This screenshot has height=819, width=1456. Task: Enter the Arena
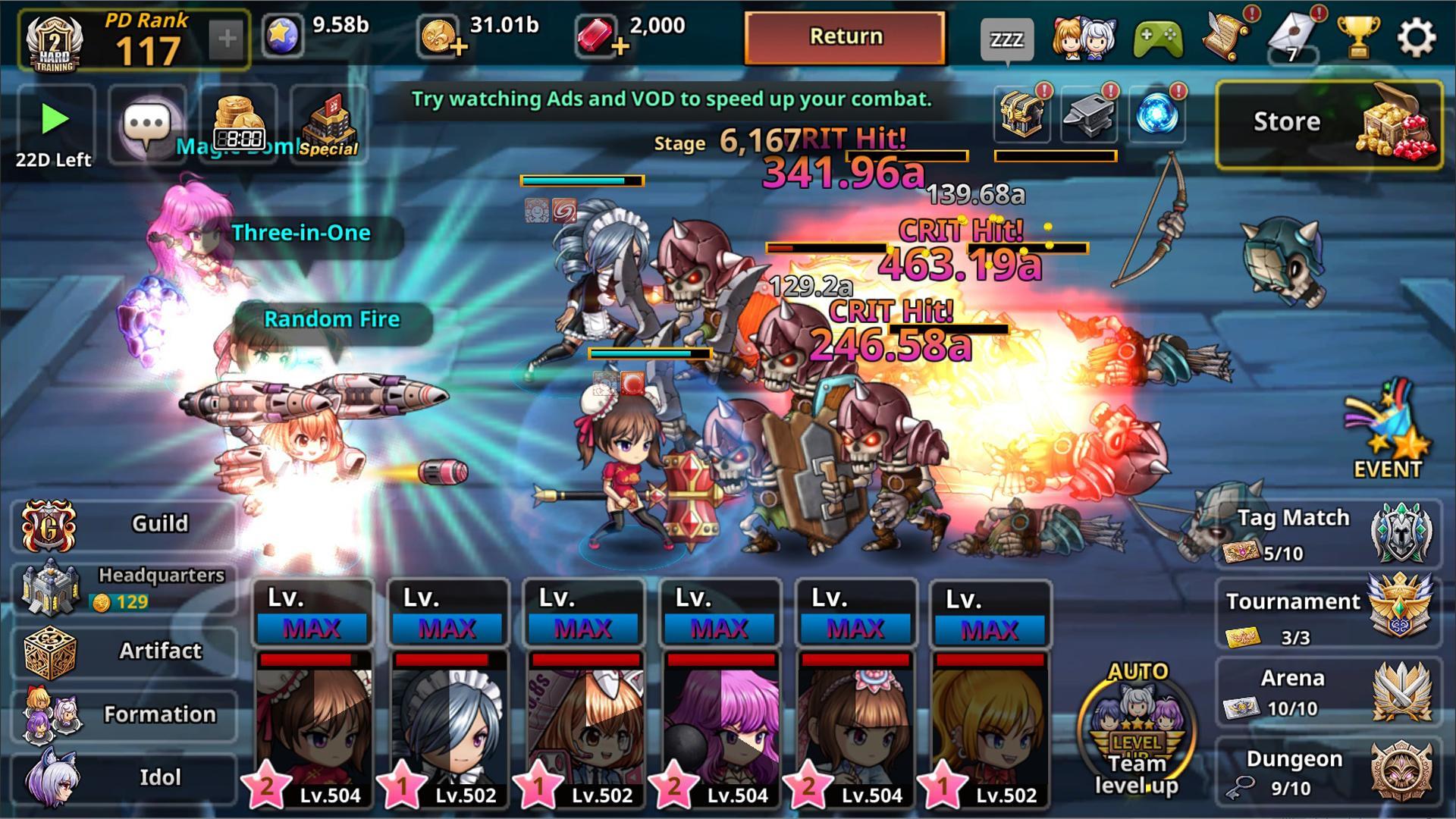coord(1329,692)
